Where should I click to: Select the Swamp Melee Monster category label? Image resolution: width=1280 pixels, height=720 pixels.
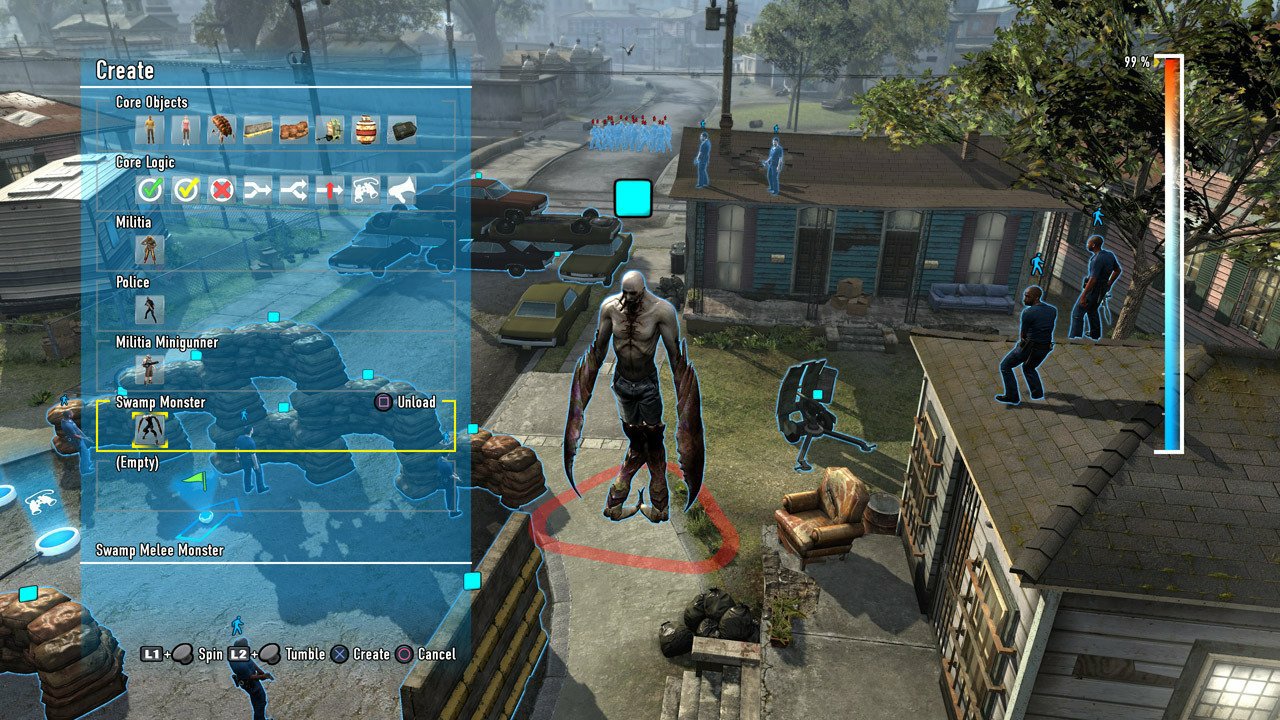click(160, 548)
